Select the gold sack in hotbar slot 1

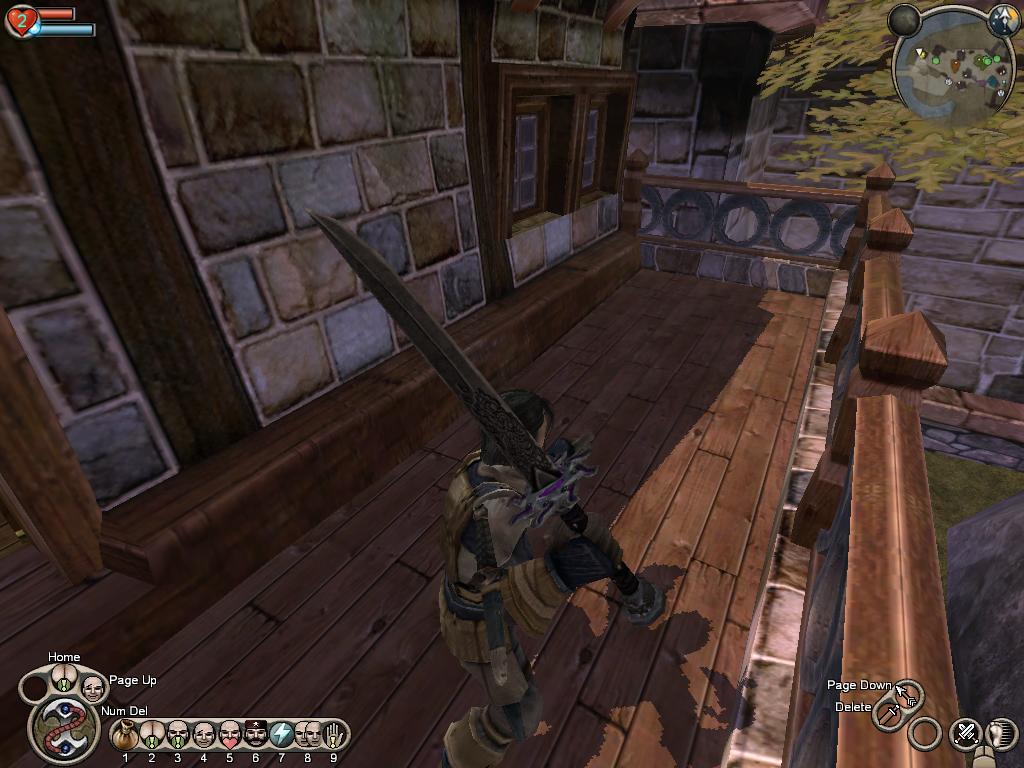126,735
